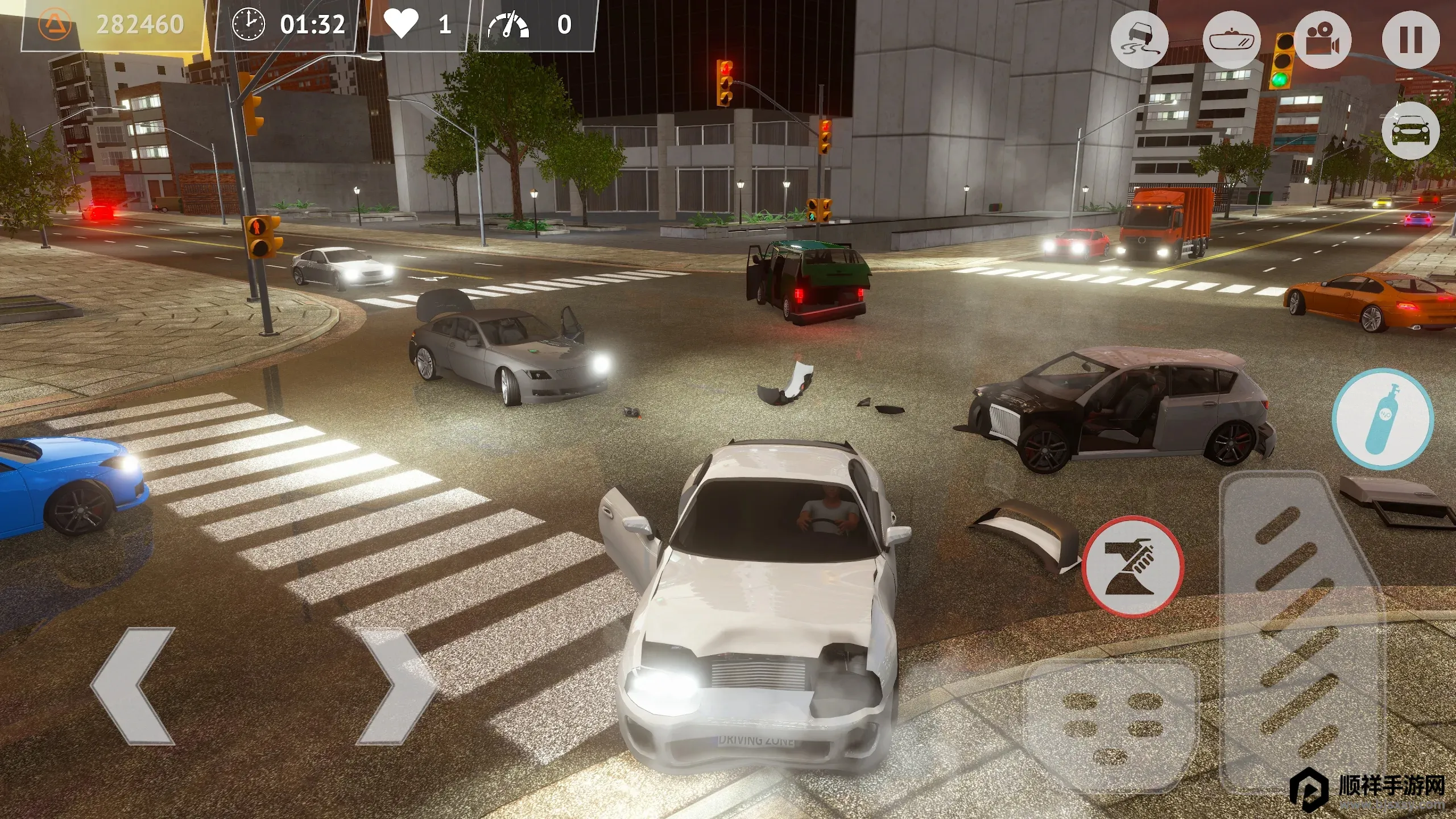Viewport: 1456px width, 819px height.
Task: Steer right with the right arrow
Action: point(395,686)
